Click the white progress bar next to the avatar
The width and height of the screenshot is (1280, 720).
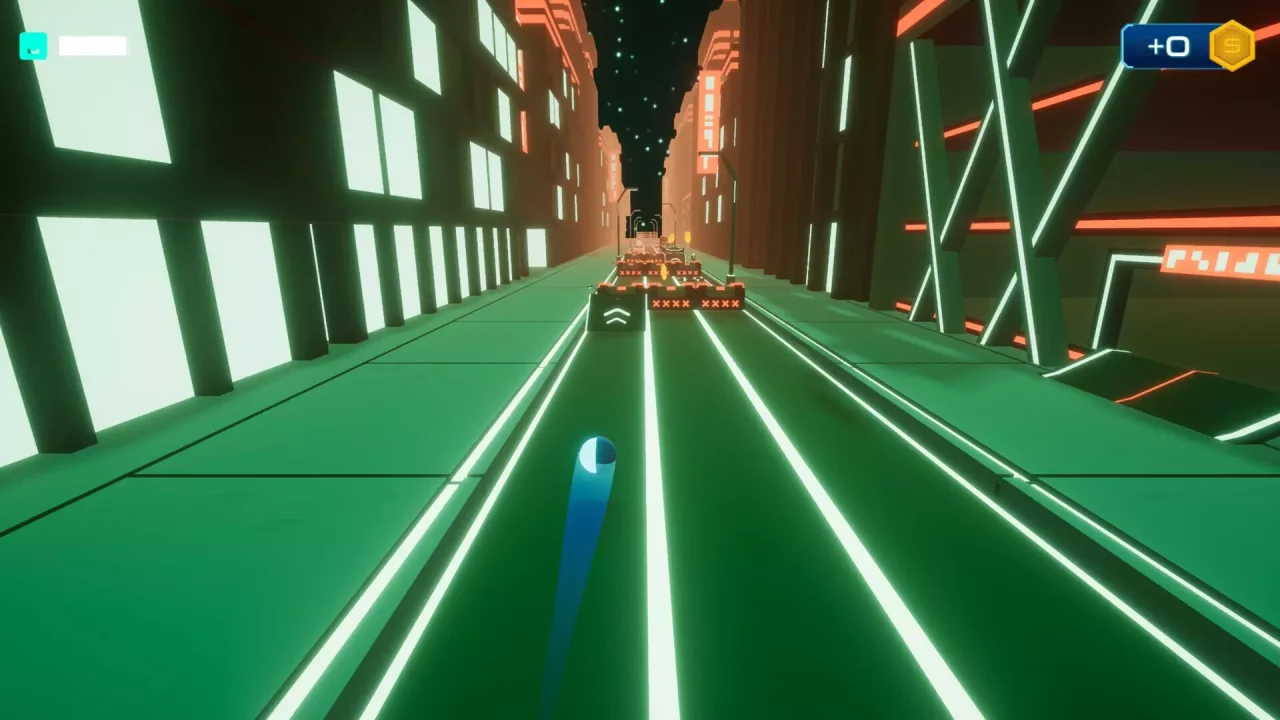[91, 46]
